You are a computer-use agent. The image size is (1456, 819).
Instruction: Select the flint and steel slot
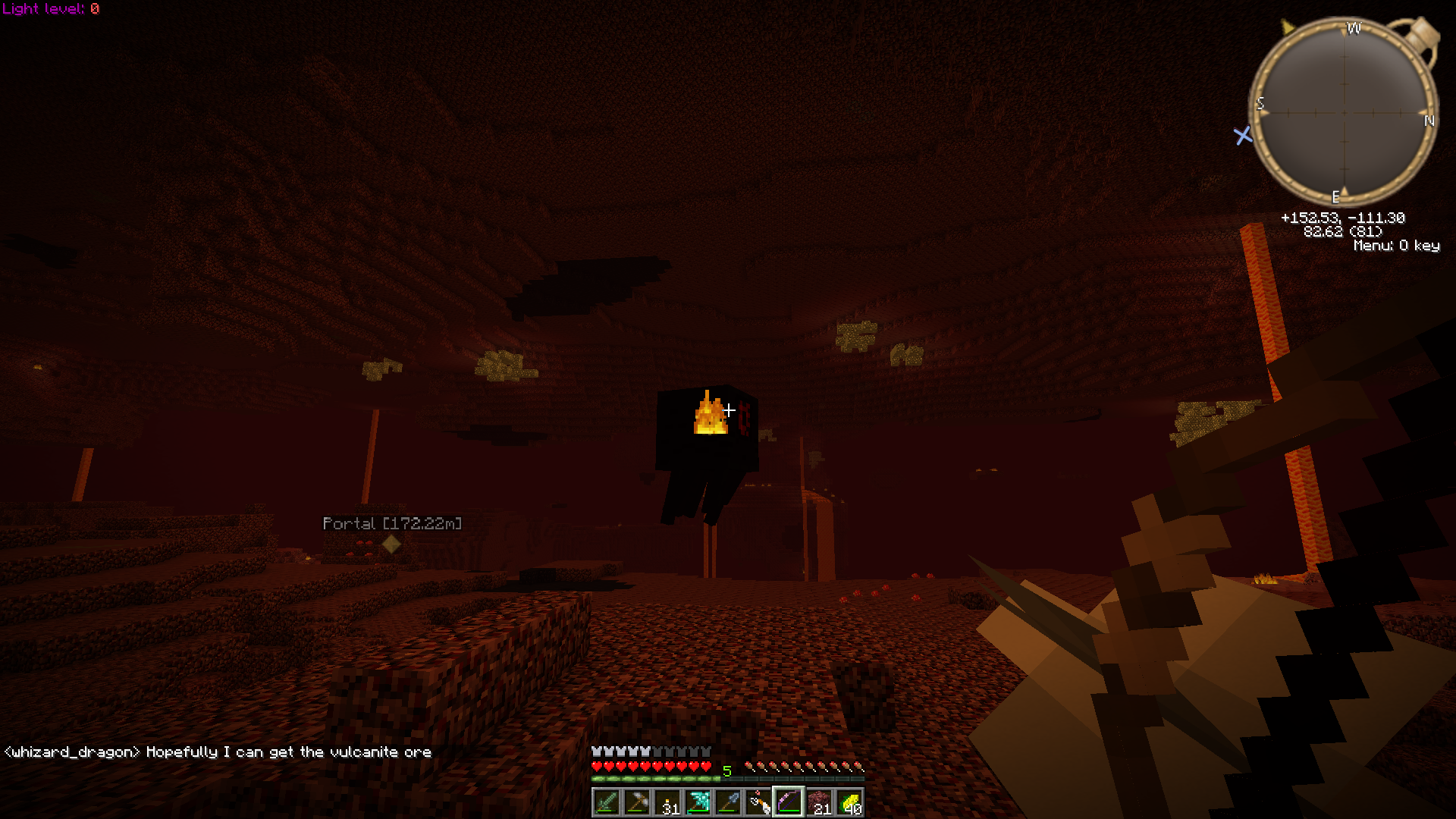(758, 802)
